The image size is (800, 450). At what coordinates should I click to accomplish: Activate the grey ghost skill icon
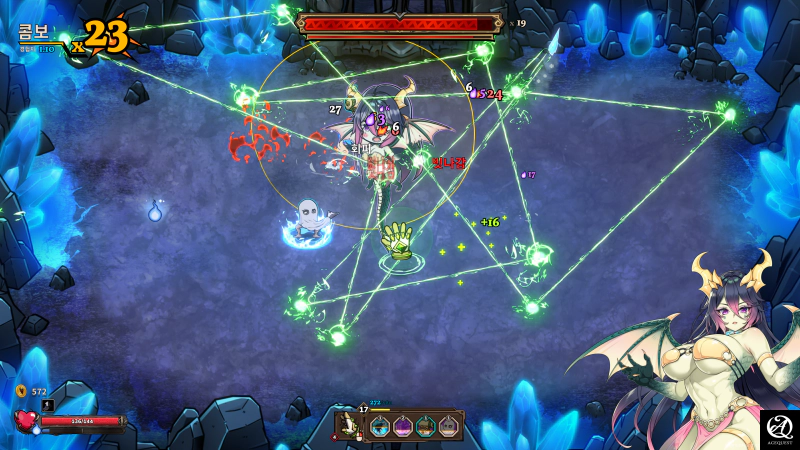tap(448, 427)
